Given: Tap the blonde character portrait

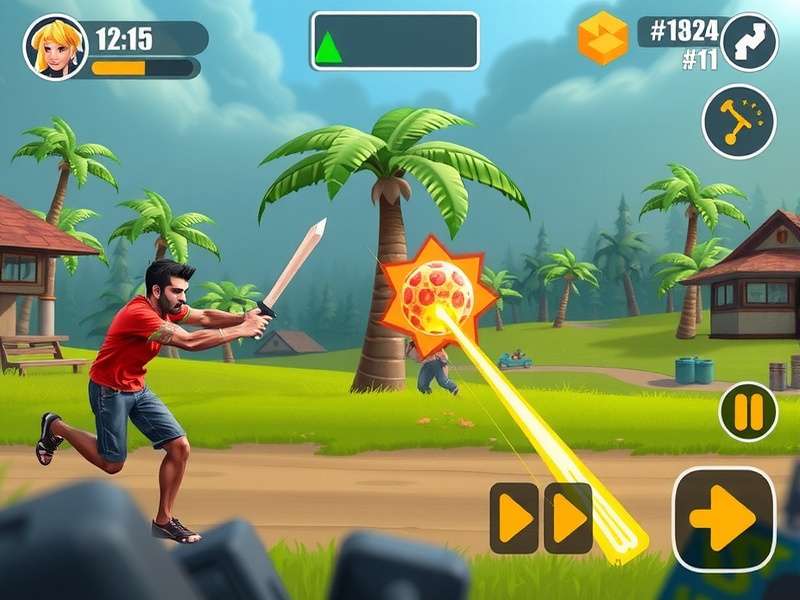Looking at the screenshot, I should 55,47.
